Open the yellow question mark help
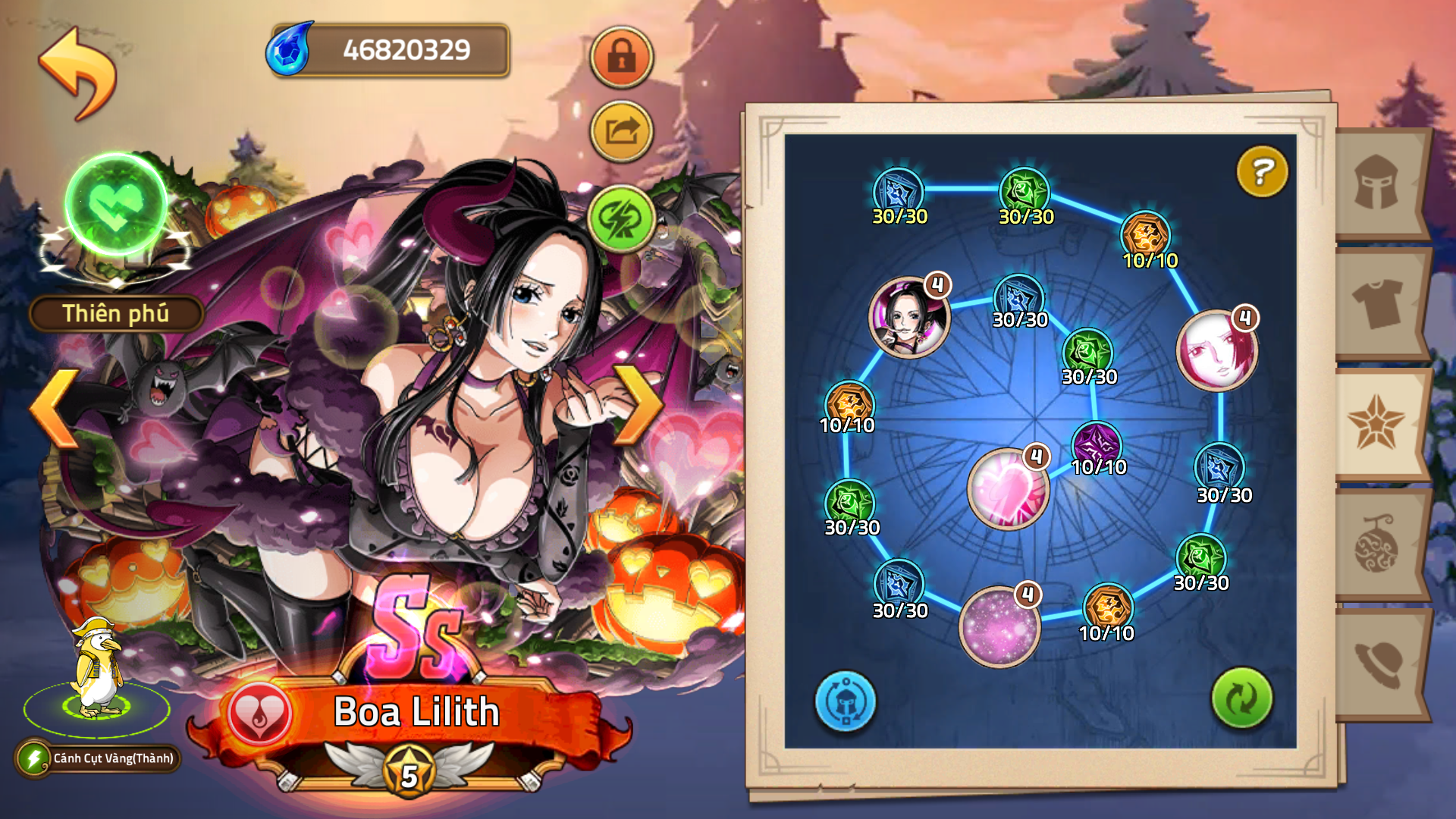 pyautogui.click(x=1262, y=171)
